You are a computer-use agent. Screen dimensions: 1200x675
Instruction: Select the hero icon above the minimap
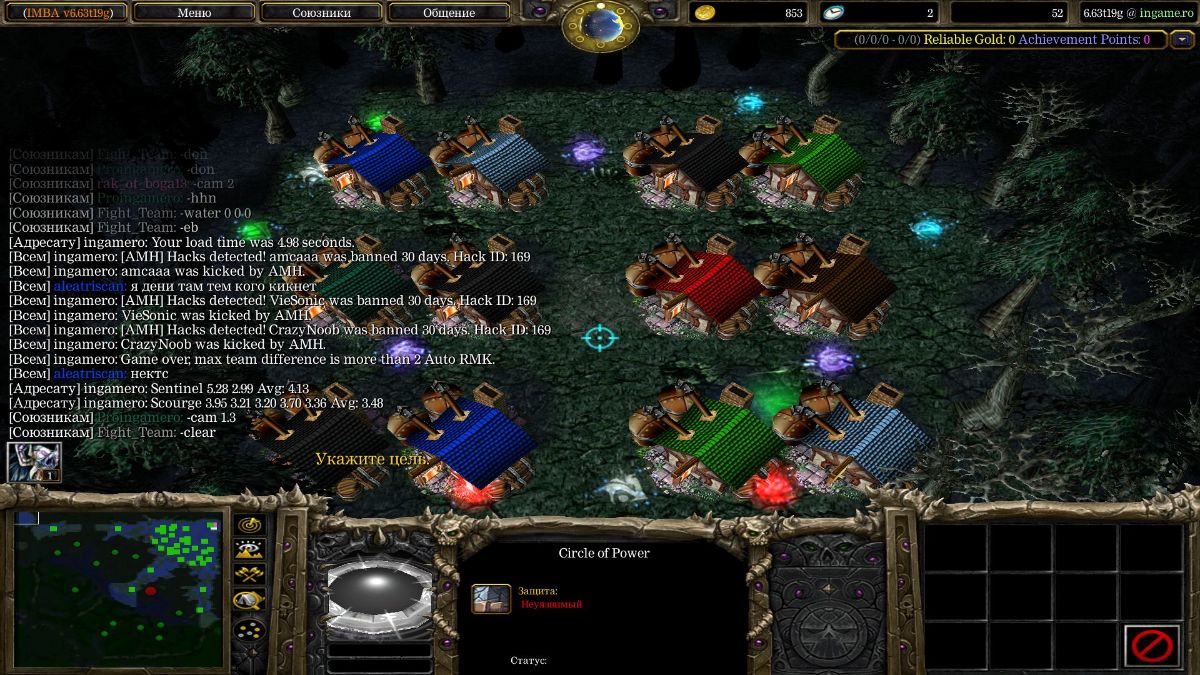[34, 462]
